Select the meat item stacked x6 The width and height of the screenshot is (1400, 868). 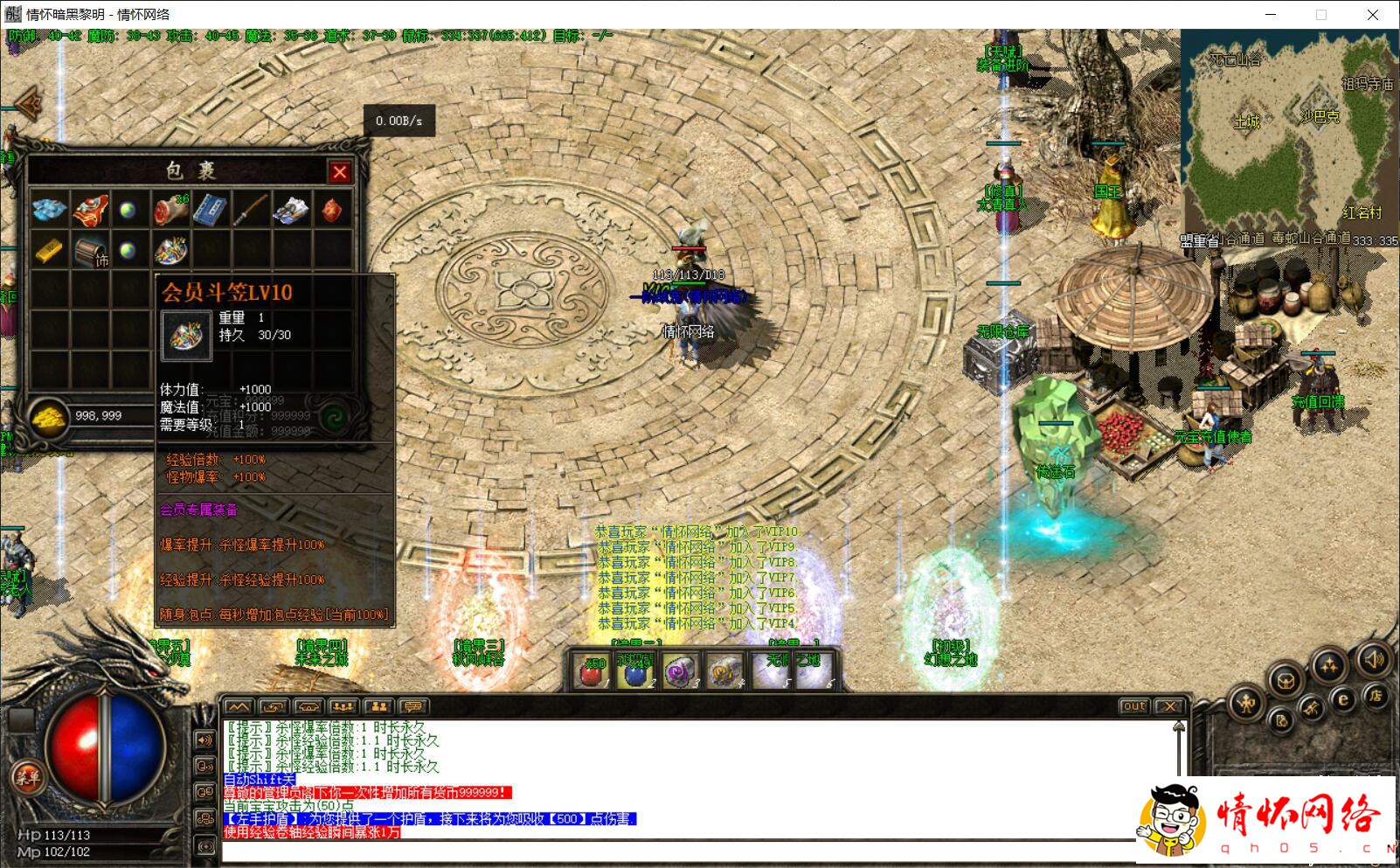coord(170,210)
